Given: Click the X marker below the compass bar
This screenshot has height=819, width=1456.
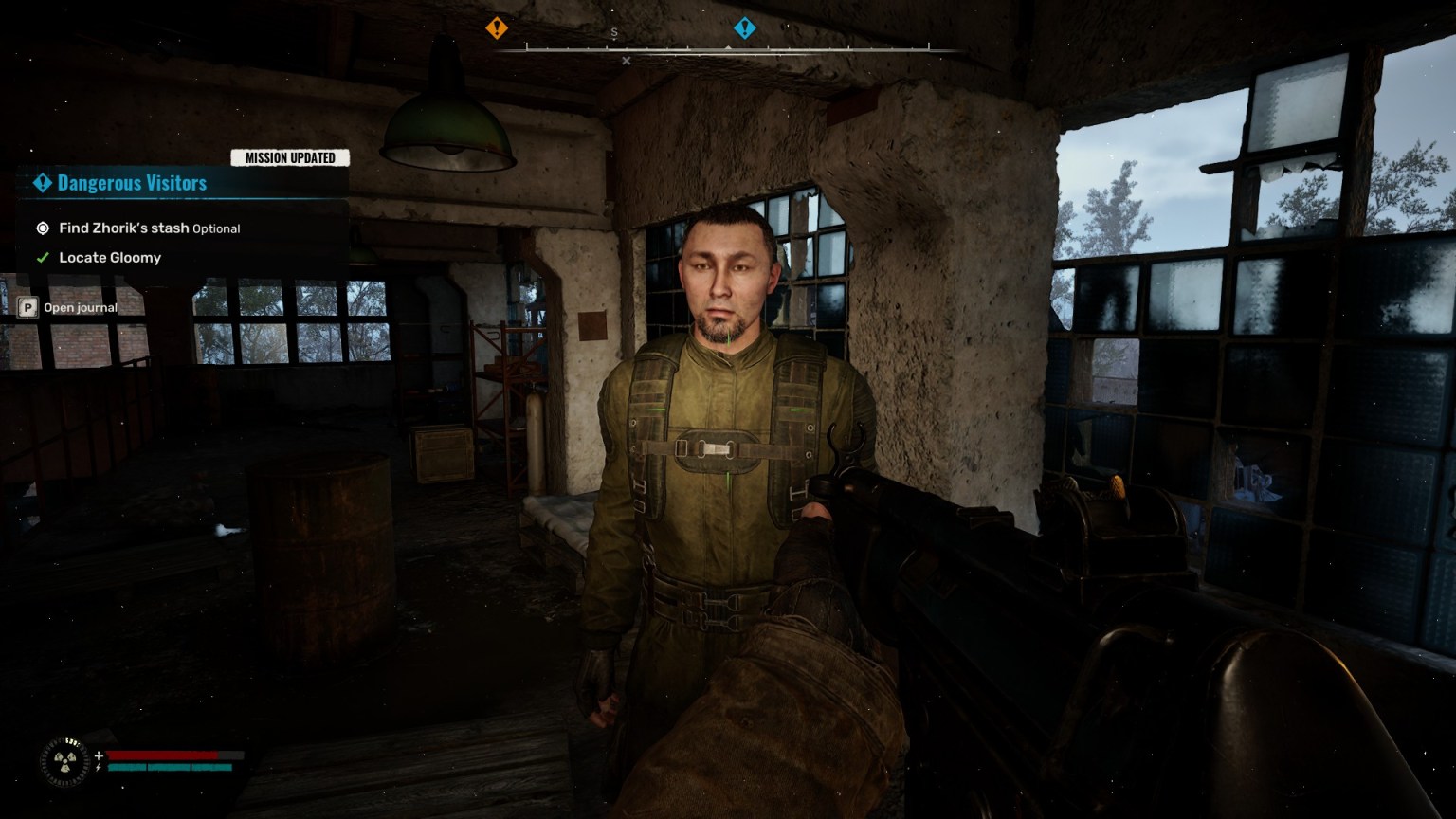Looking at the screenshot, I should tap(626, 60).
